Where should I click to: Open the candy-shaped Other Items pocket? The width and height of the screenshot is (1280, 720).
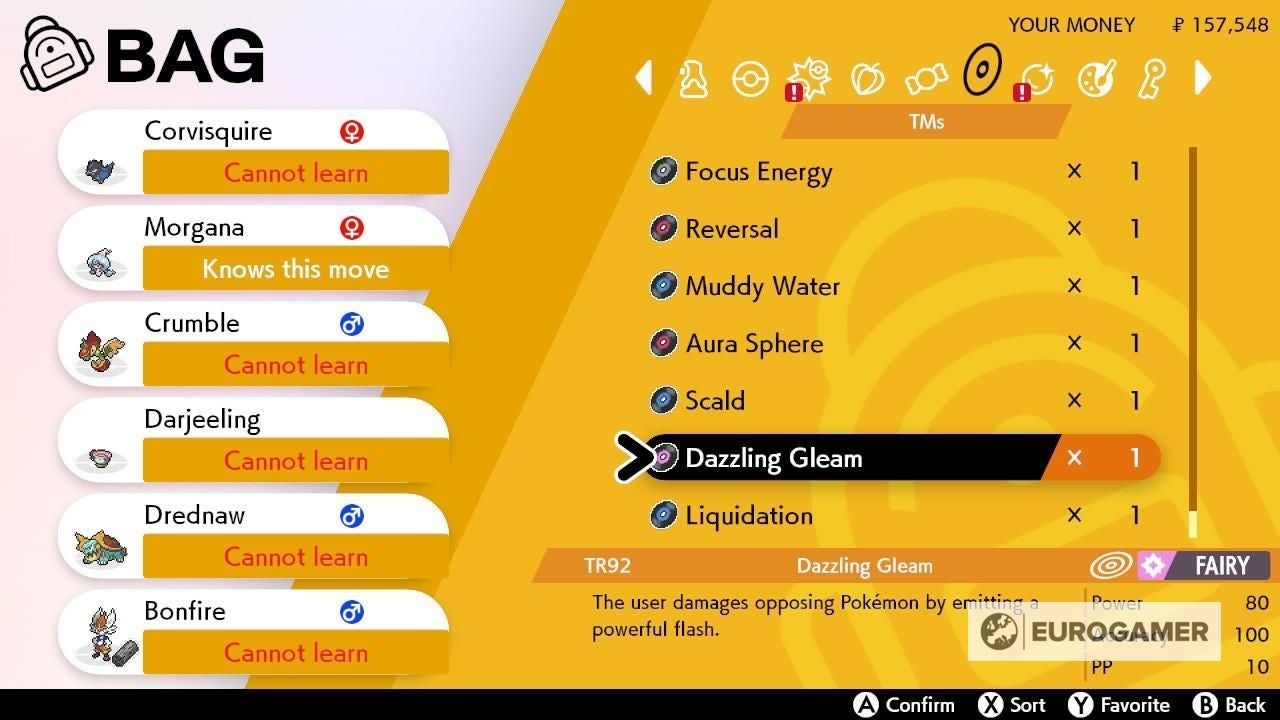(x=924, y=78)
